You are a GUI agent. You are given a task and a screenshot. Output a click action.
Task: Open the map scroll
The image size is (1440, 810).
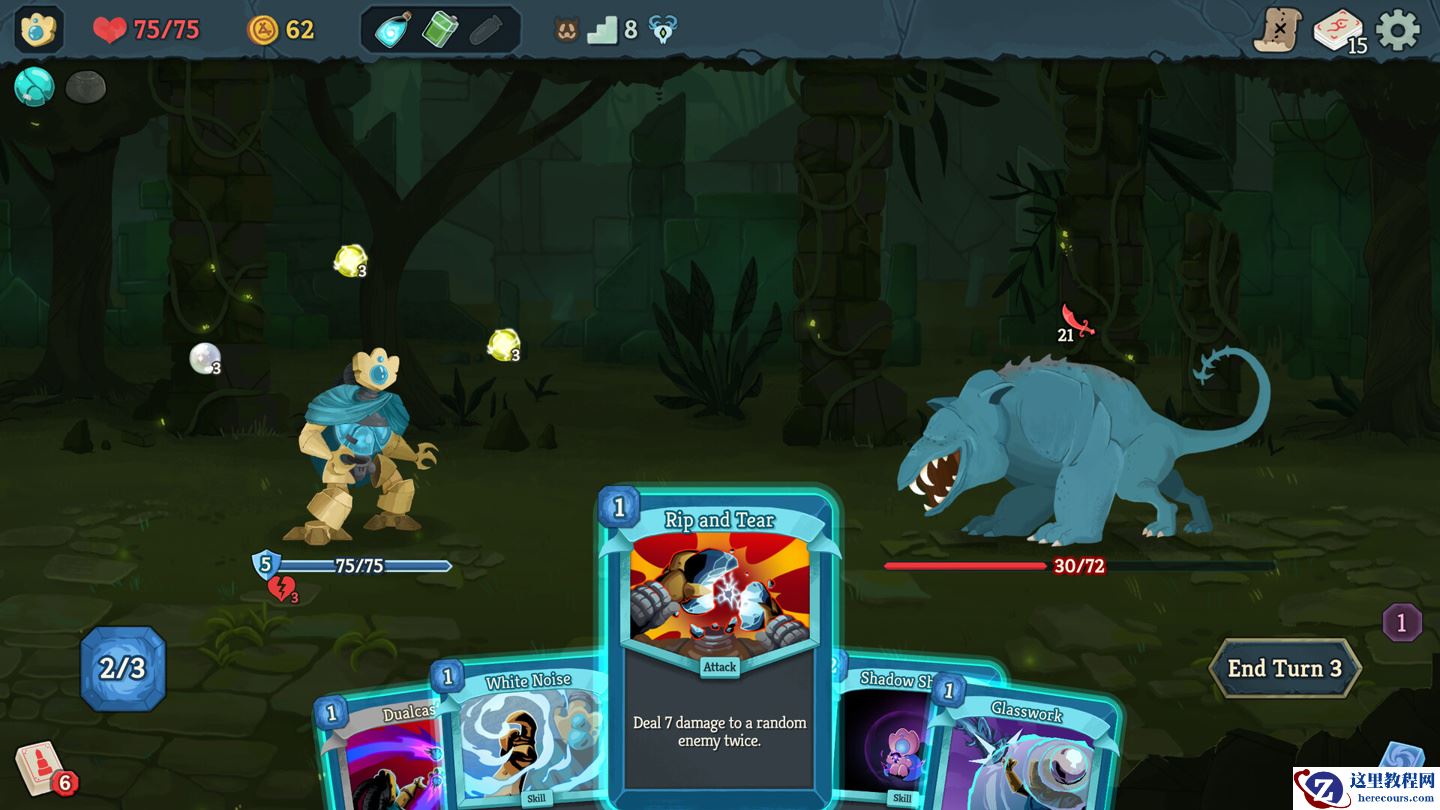pos(1277,30)
